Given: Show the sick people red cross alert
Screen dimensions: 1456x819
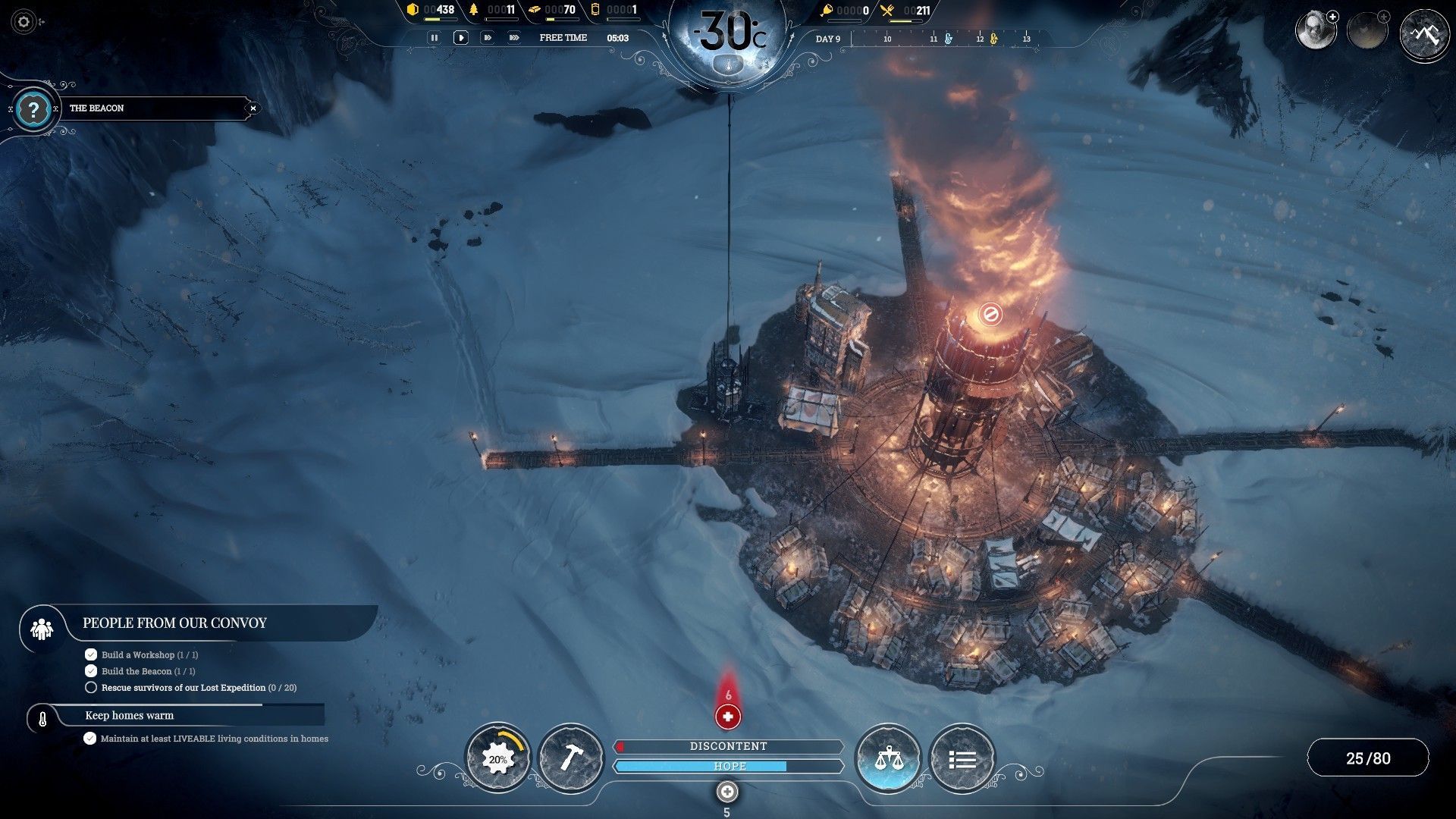Looking at the screenshot, I should pos(728,716).
